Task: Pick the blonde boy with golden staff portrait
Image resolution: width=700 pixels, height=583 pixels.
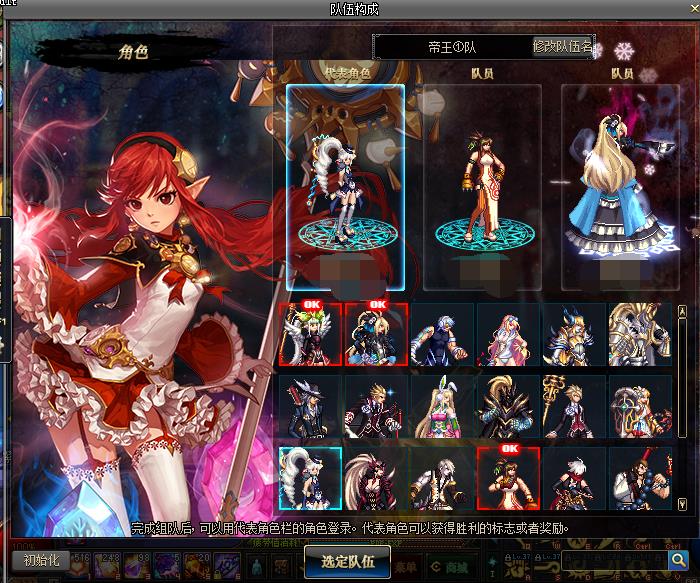Action: (x=574, y=407)
